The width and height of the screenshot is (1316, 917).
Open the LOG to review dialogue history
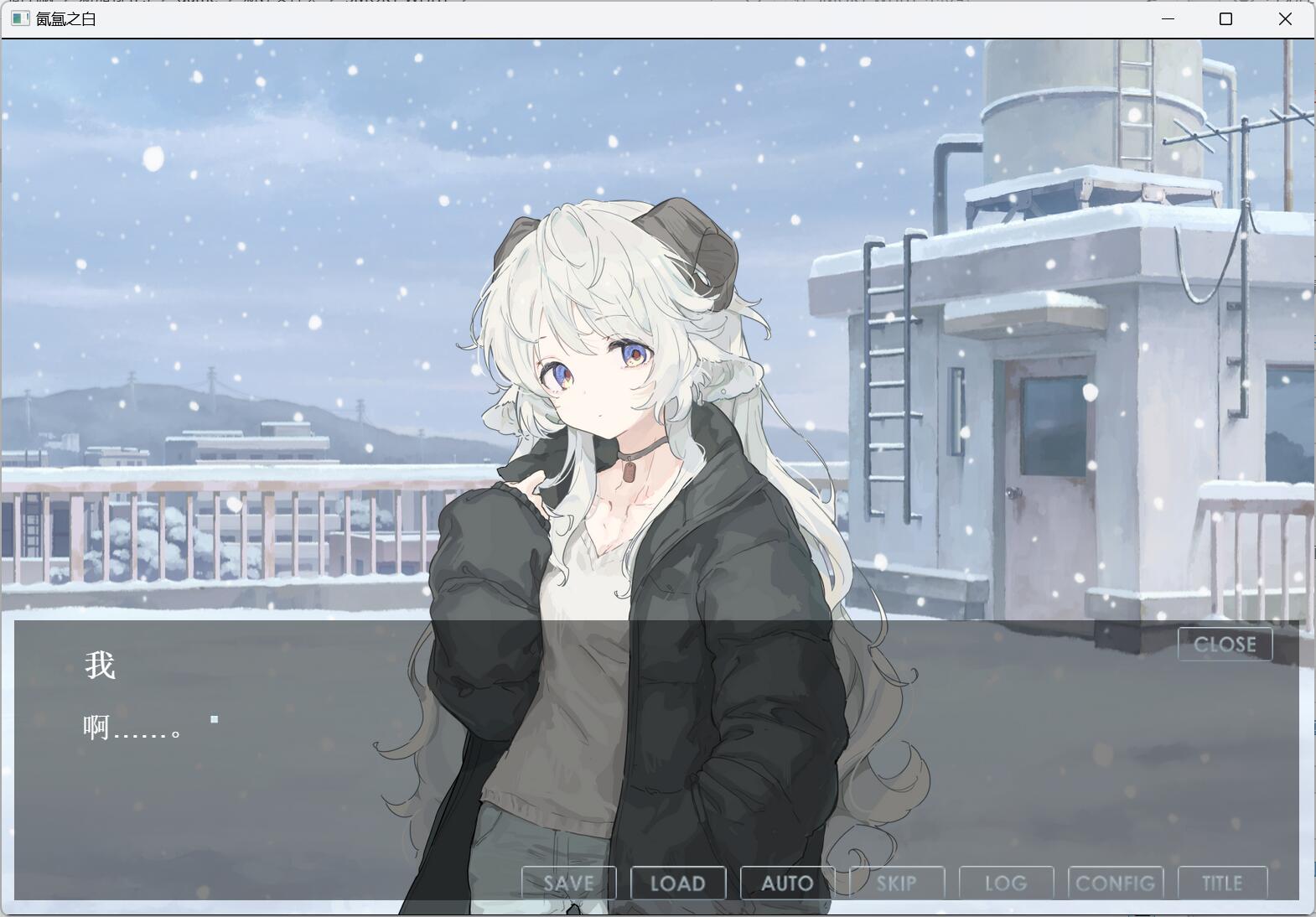point(1006,882)
